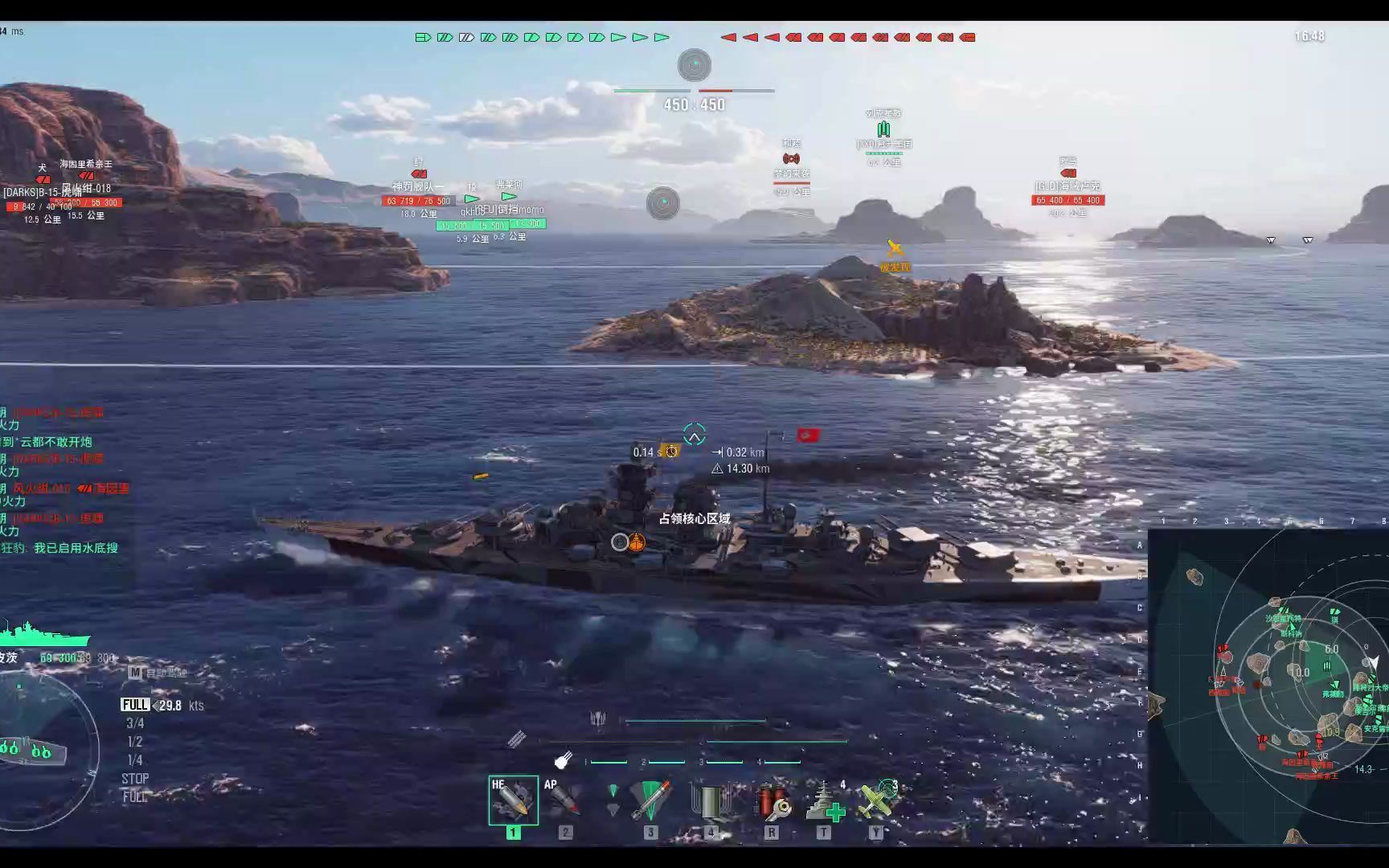This screenshot has height=868, width=1389.
Task: Switch to AP shells
Action: click(x=564, y=800)
